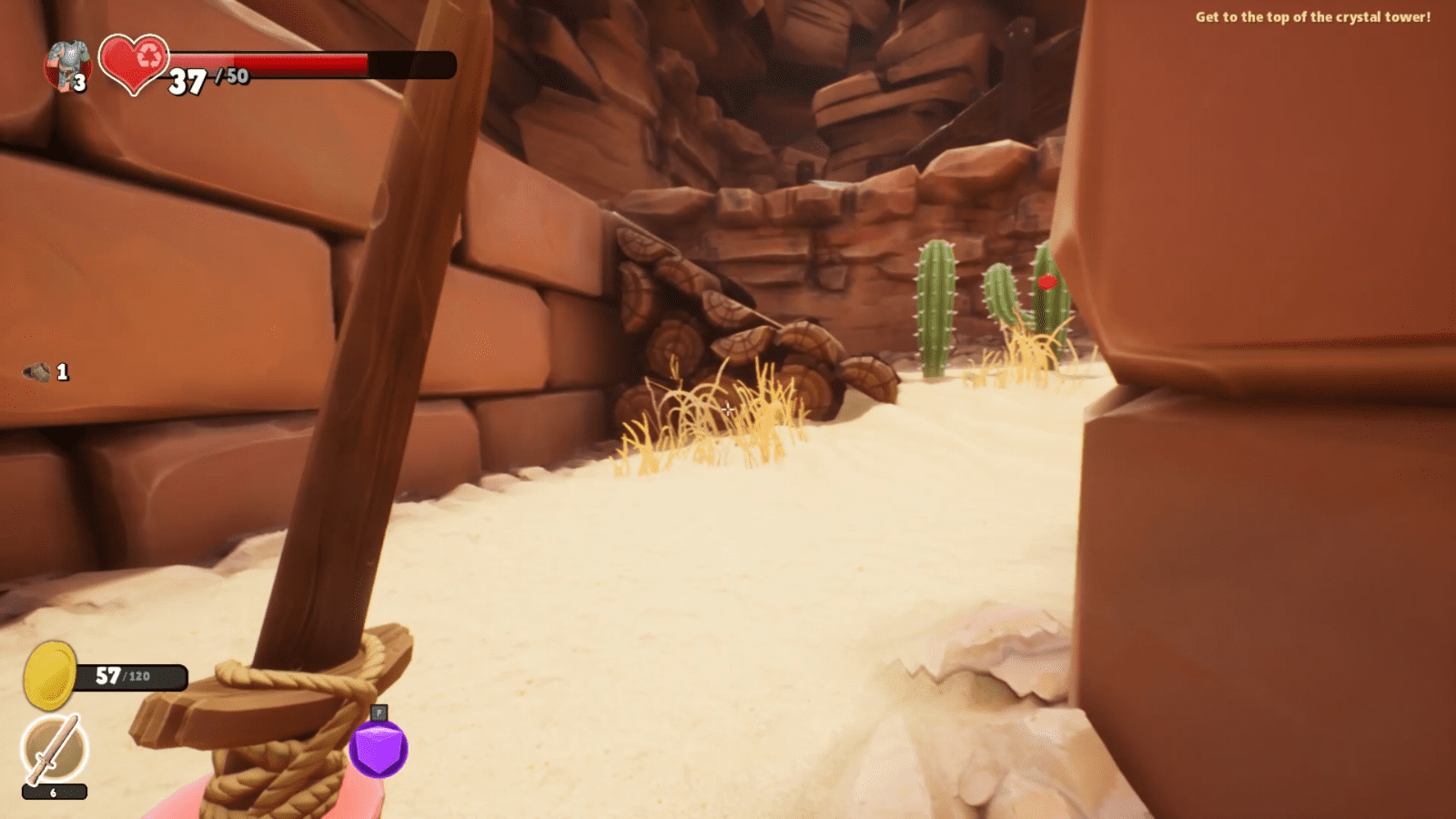Click the crosshair at screen center
The image size is (1456, 819).
point(728,409)
